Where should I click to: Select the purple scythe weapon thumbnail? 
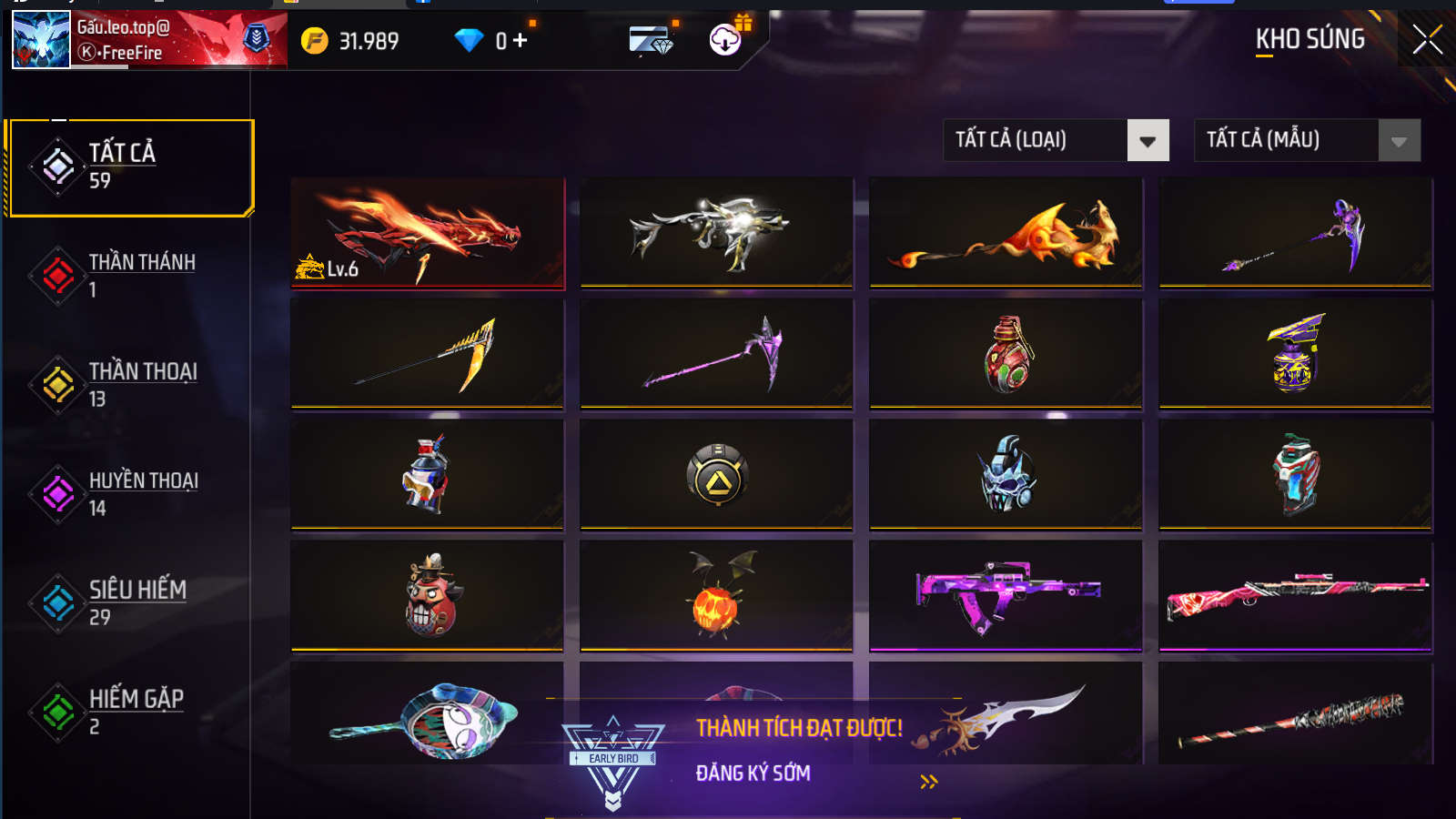716,355
